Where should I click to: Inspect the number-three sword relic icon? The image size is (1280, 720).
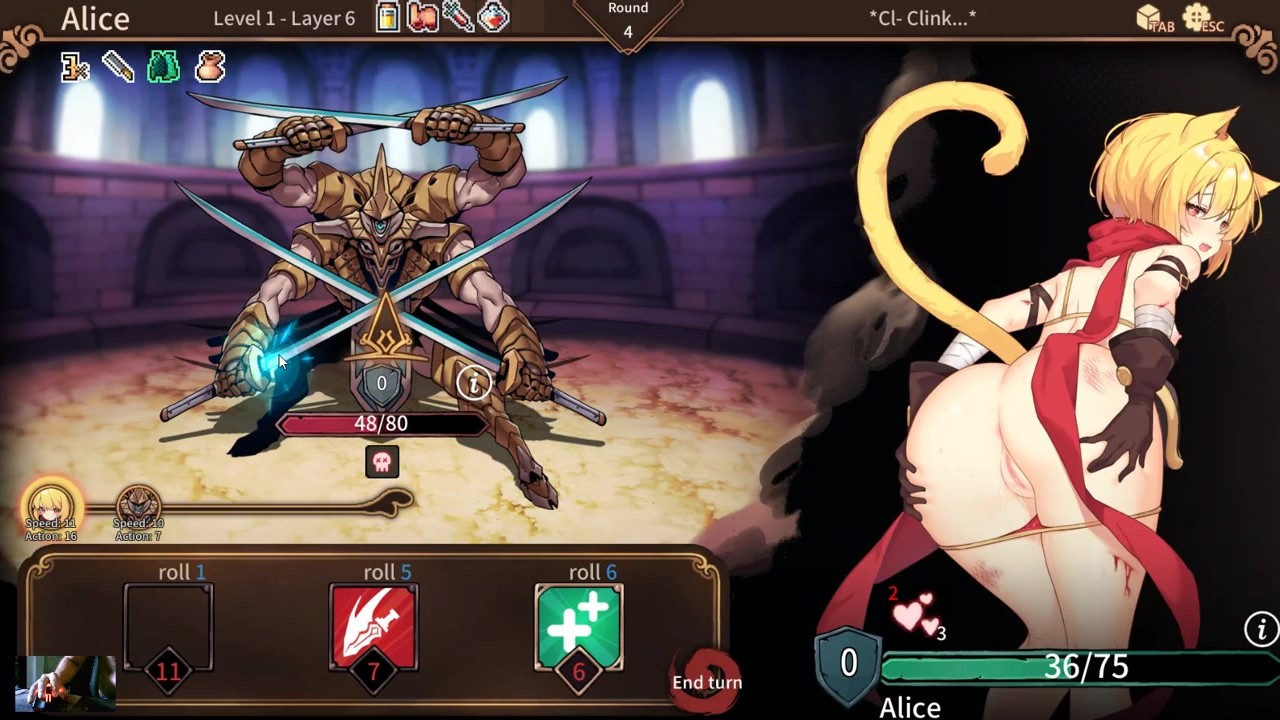pos(75,67)
